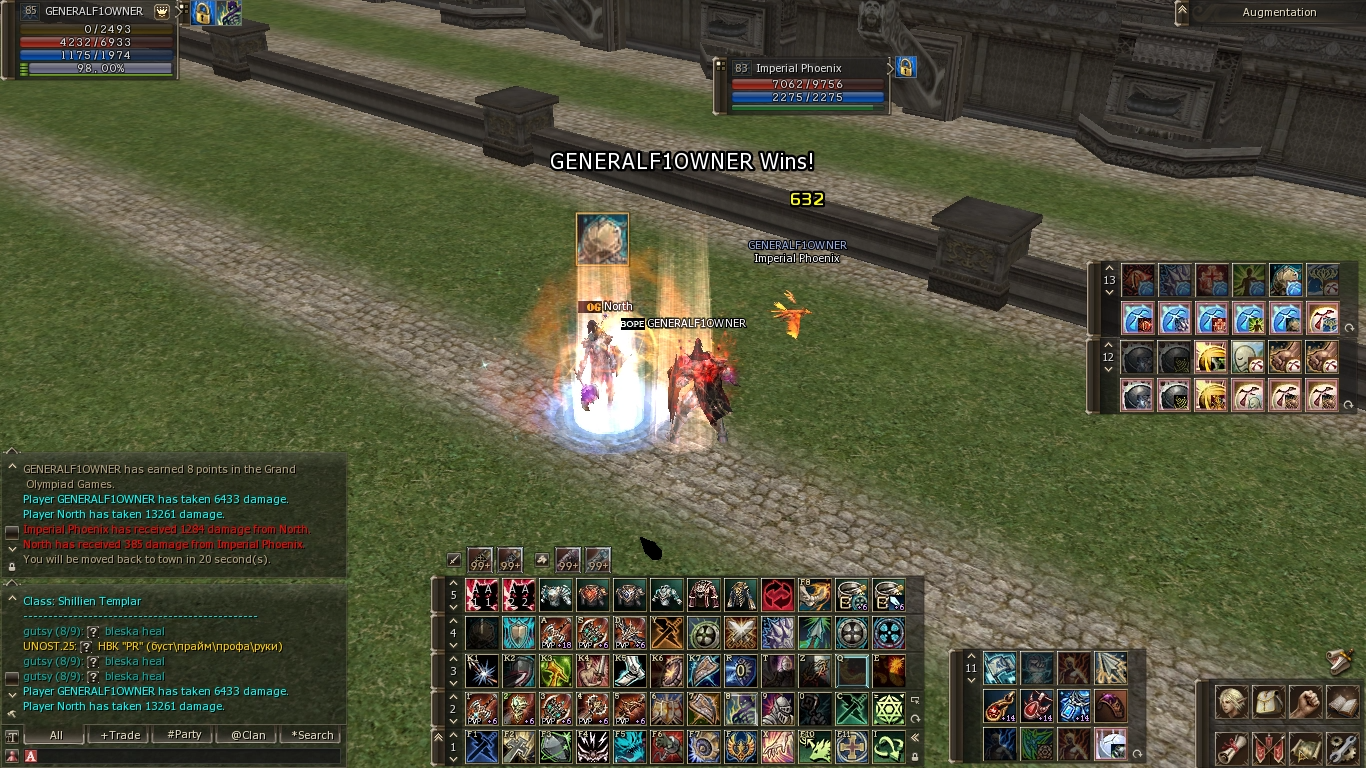The height and width of the screenshot is (768, 1366).
Task: Switch to the All chat tab
Action: click(x=56, y=735)
